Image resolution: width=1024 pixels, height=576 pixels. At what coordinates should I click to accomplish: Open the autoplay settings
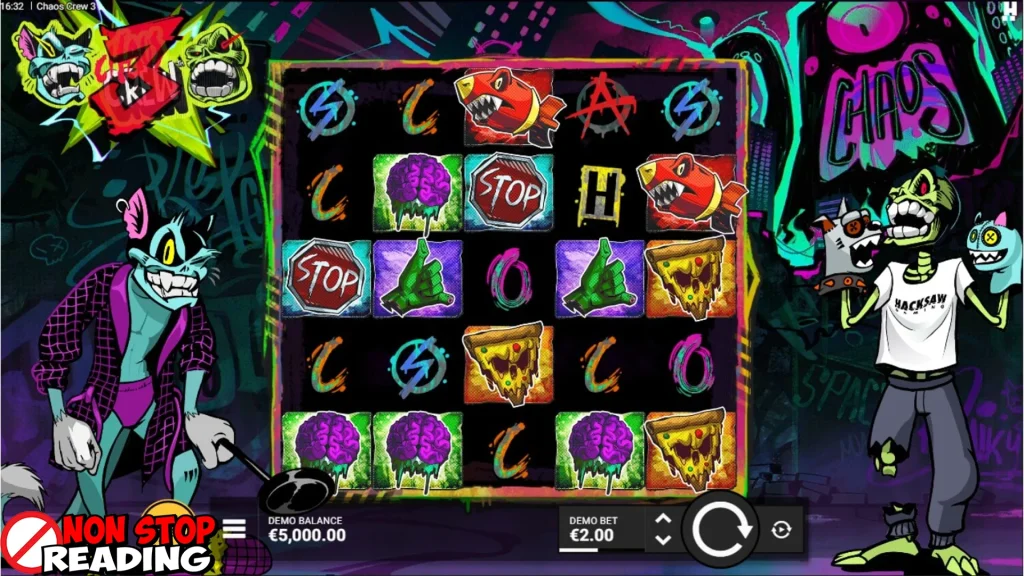[781, 530]
